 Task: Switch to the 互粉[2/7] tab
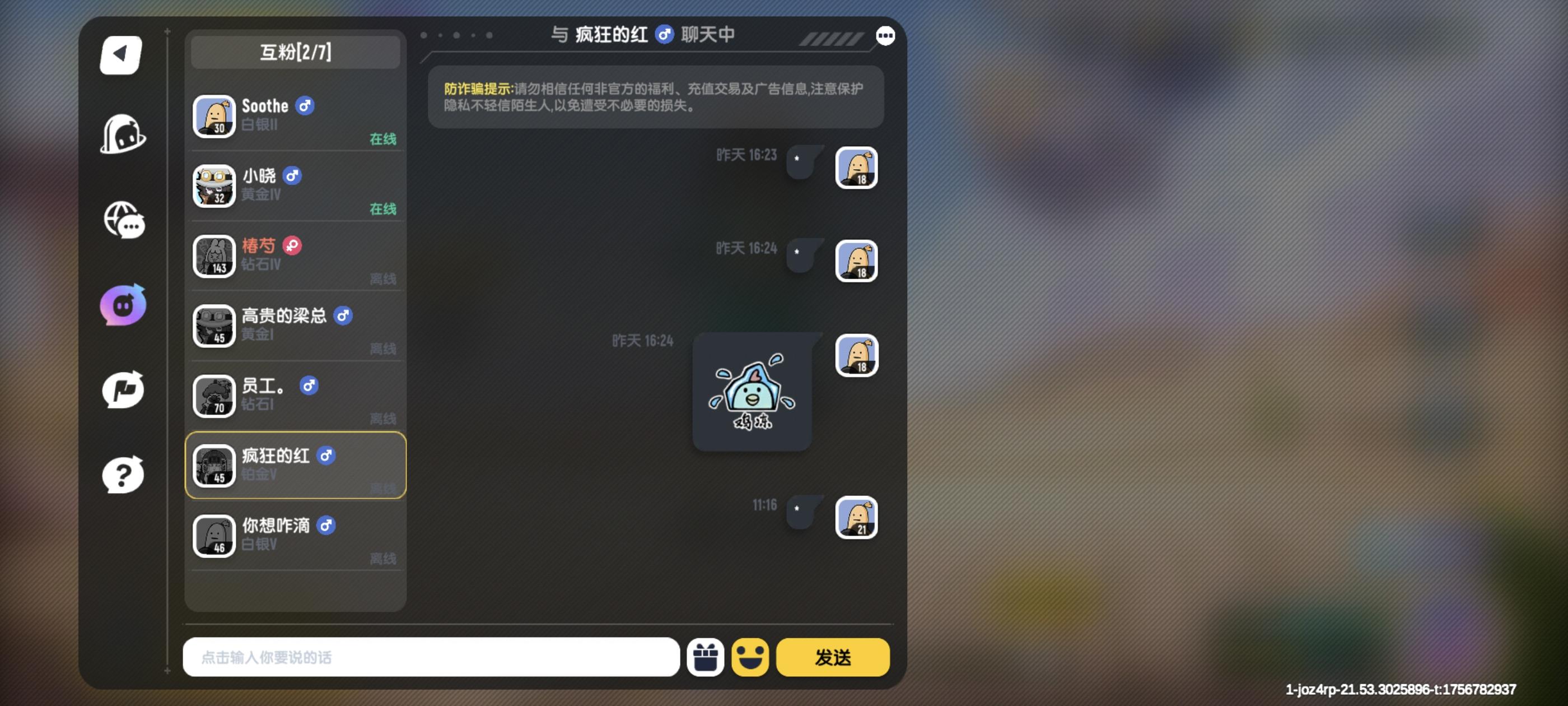click(295, 52)
